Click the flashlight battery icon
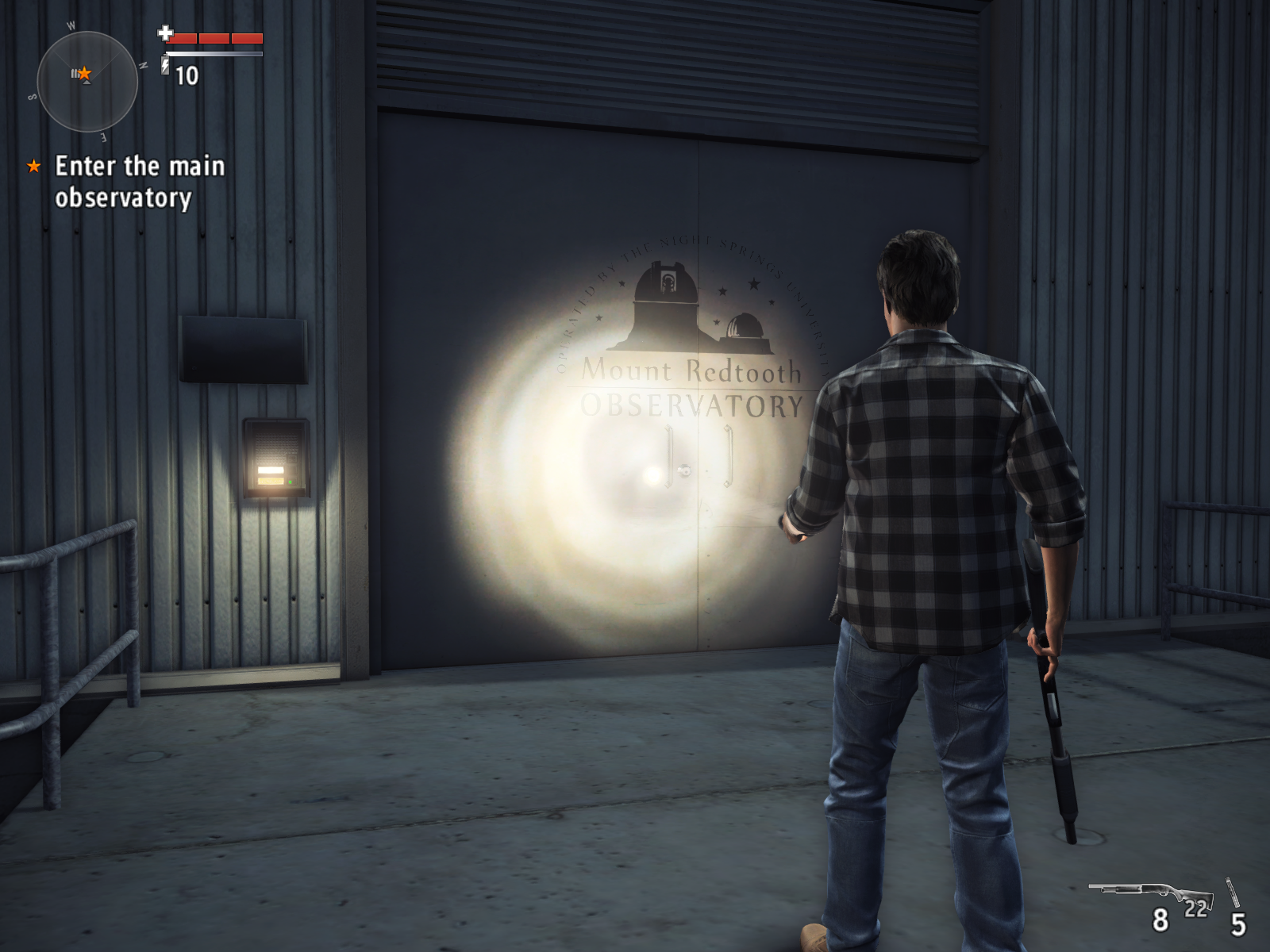 point(166,64)
